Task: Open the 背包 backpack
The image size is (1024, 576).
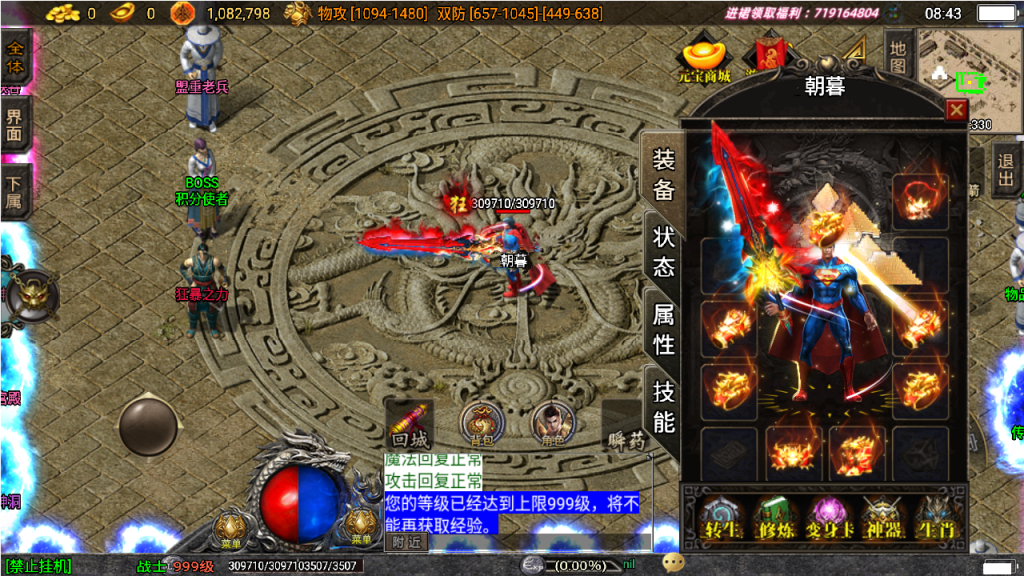Action: pos(481,425)
